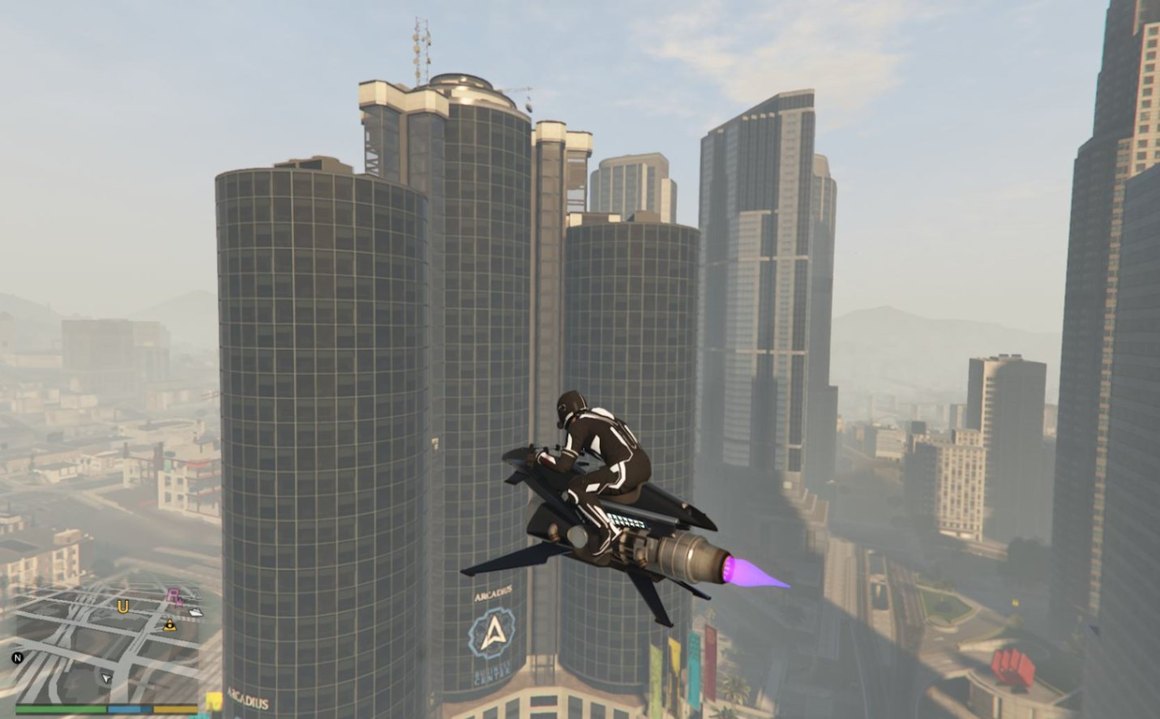Viewport: 1160px width, 719px height.
Task: Click the white boat marker on the minimap
Action: [x=194, y=612]
